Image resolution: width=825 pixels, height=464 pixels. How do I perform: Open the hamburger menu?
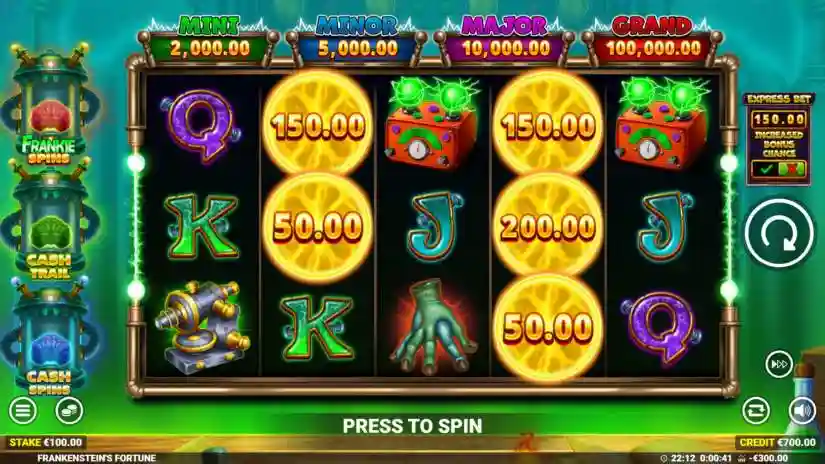tap(21, 410)
